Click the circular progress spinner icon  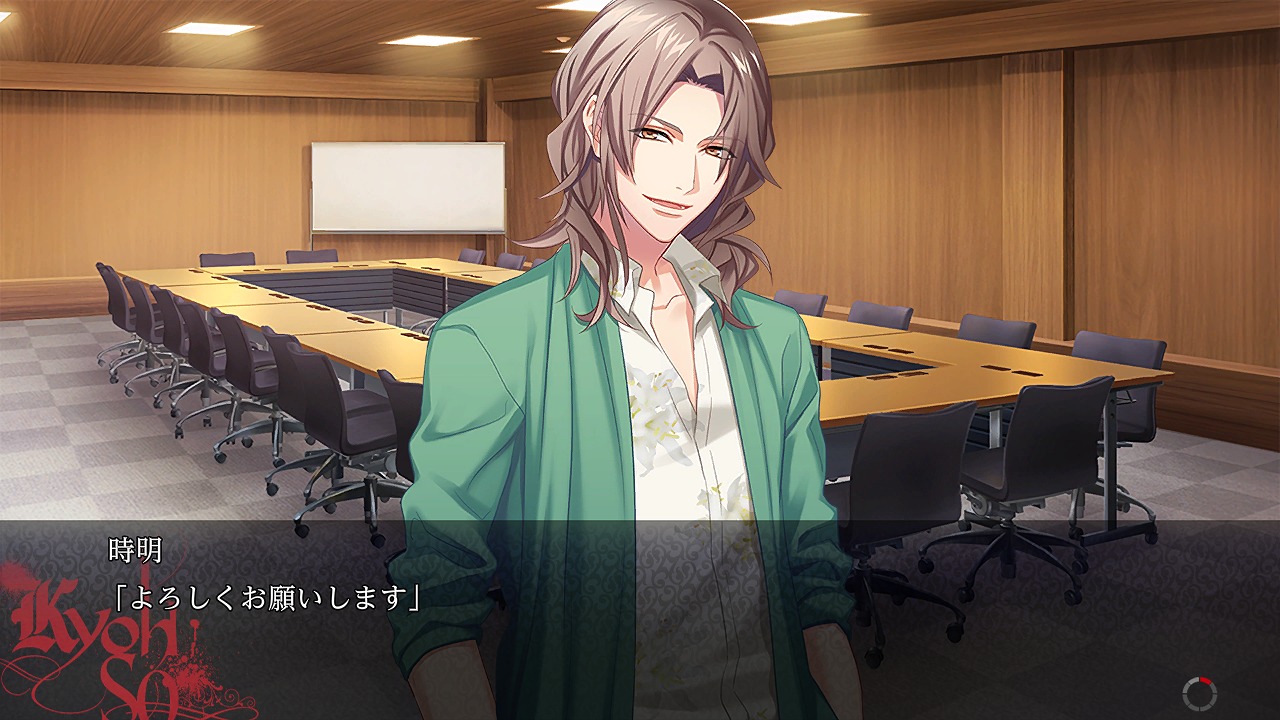tap(1198, 692)
